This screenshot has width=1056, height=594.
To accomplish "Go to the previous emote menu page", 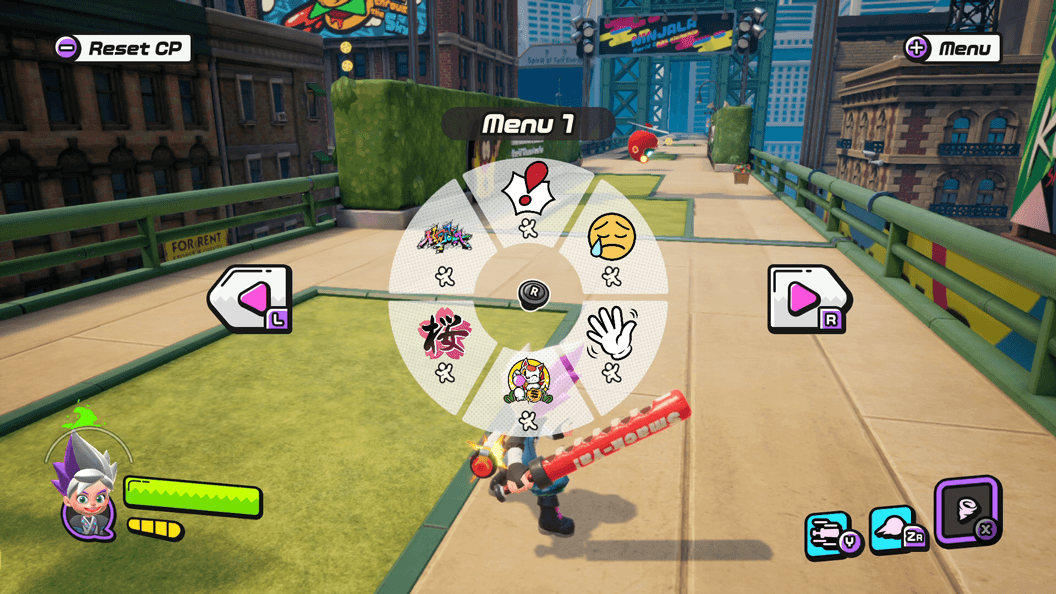I will (251, 298).
